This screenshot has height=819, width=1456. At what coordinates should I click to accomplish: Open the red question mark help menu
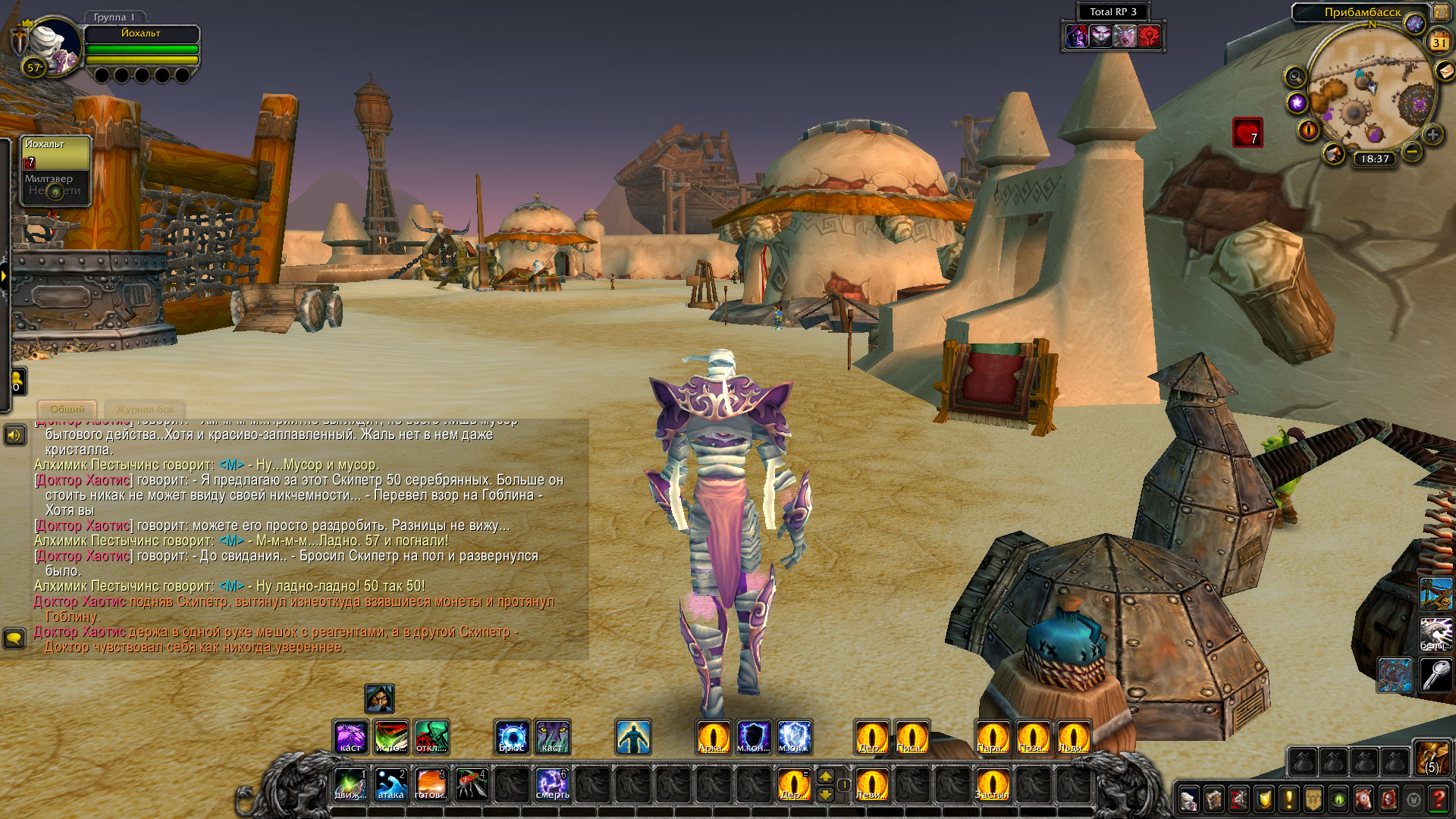[1438, 799]
